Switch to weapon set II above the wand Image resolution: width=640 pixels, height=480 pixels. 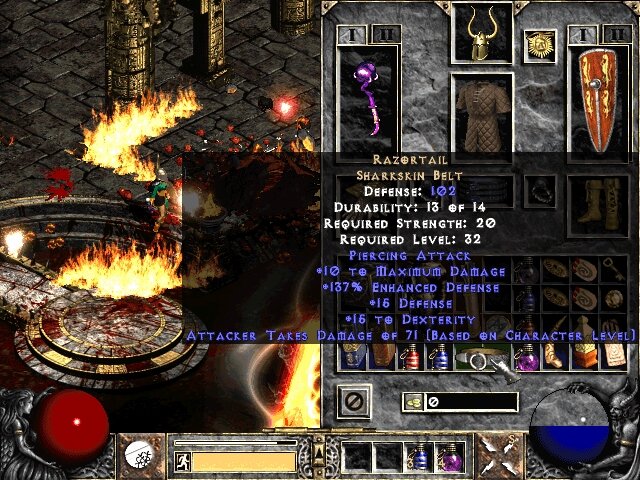click(x=384, y=34)
